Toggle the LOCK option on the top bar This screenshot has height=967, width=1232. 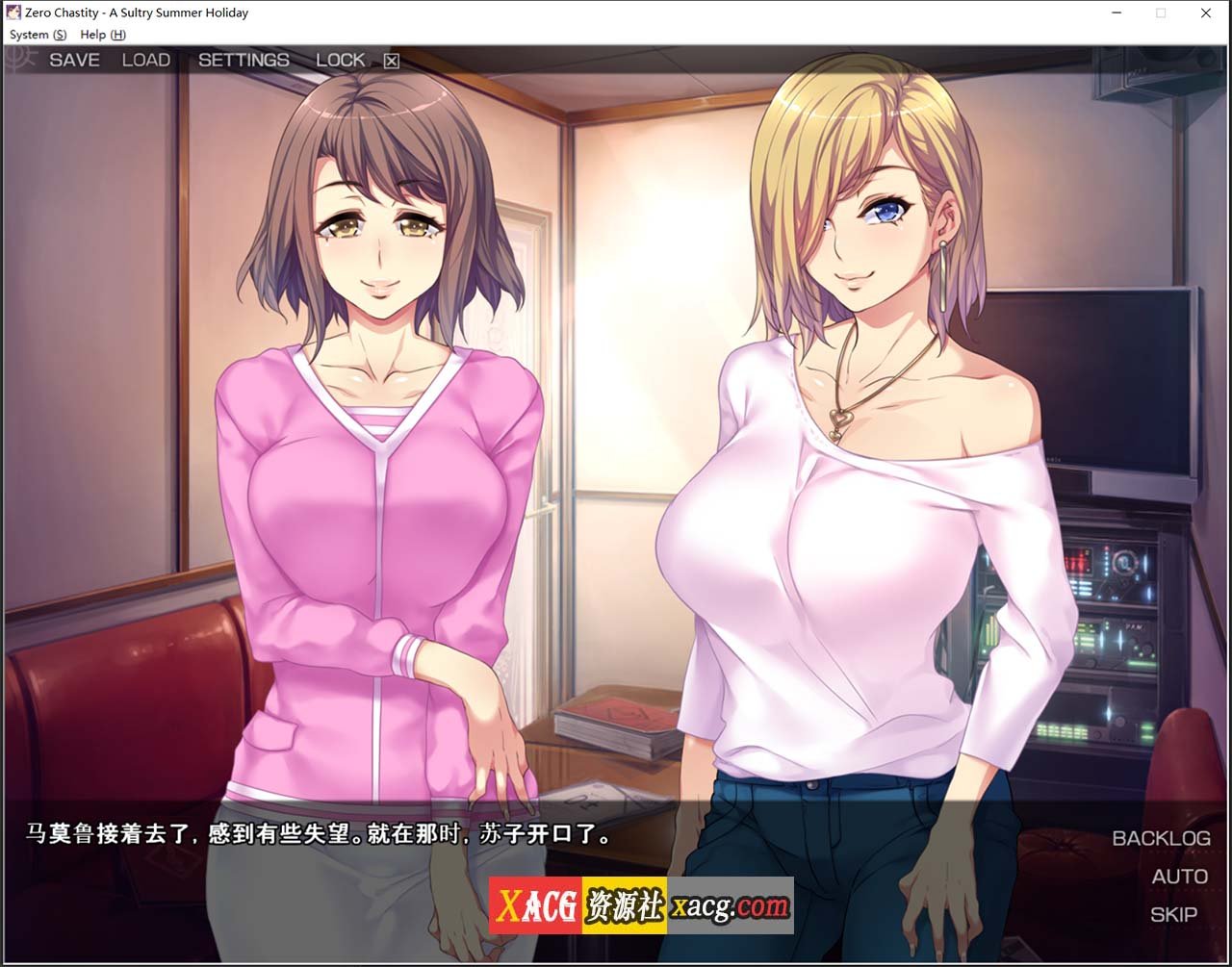340,60
